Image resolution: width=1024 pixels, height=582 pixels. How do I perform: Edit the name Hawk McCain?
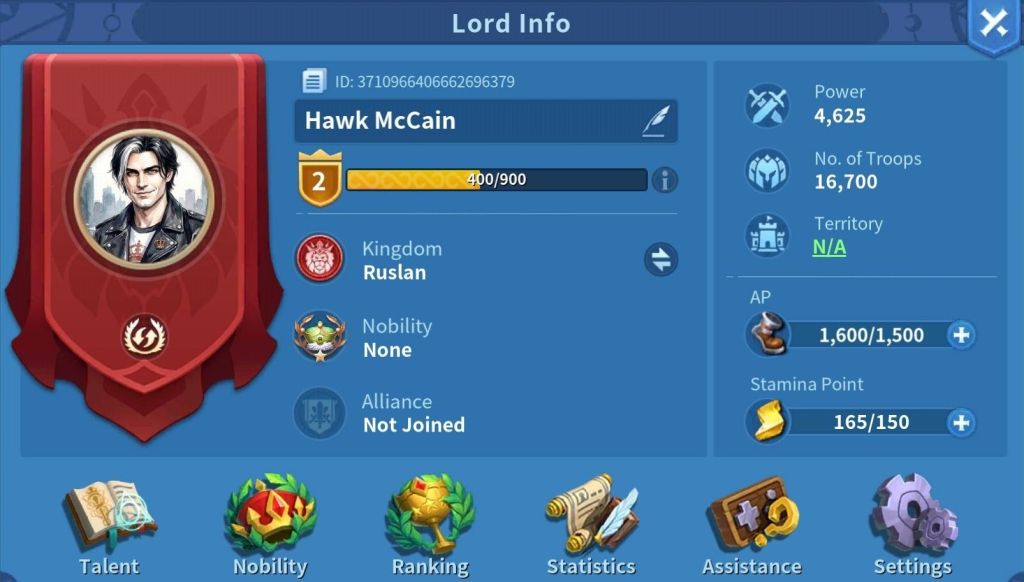[655, 122]
